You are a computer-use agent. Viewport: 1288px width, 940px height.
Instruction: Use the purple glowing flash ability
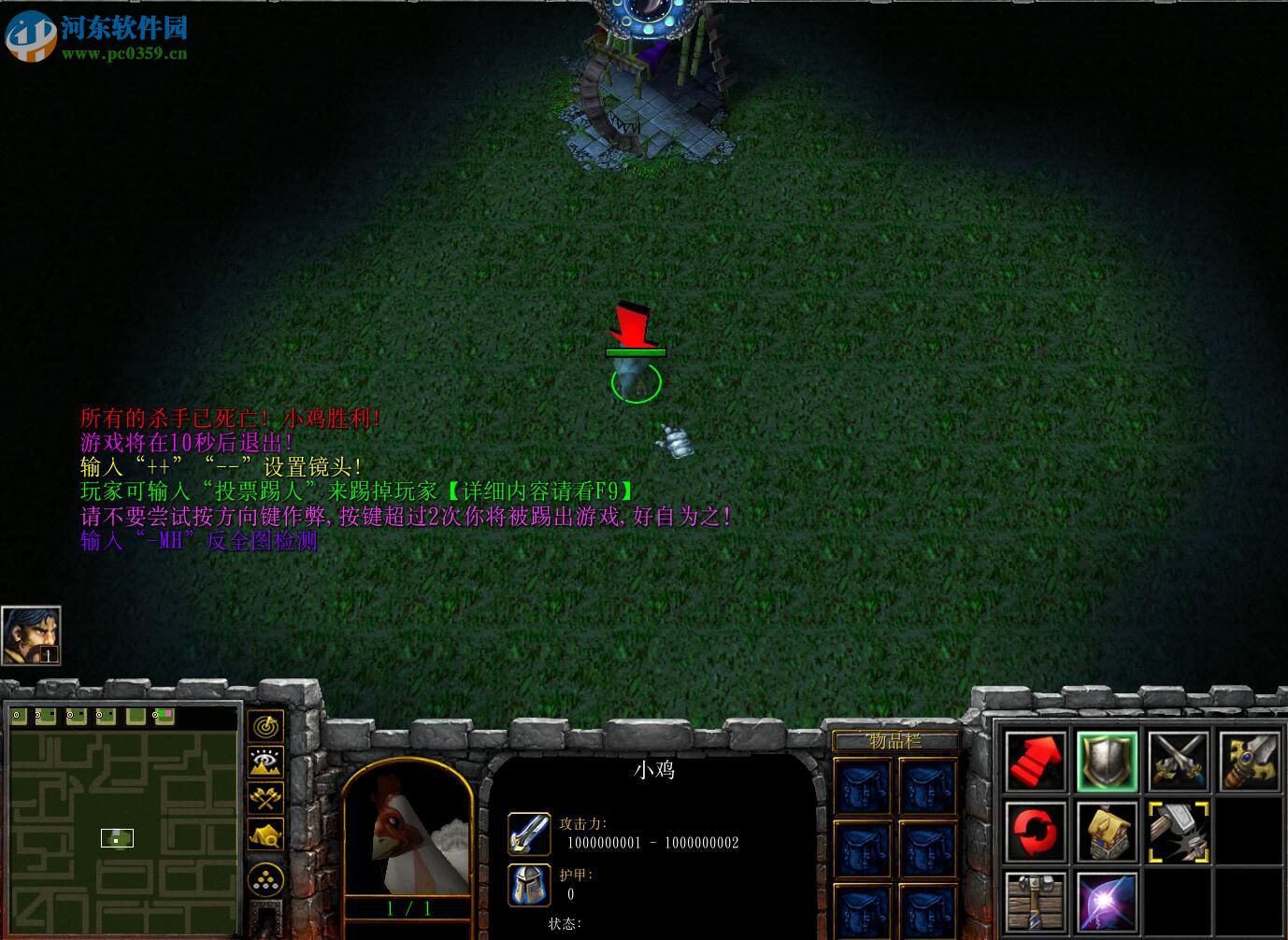click(1107, 902)
